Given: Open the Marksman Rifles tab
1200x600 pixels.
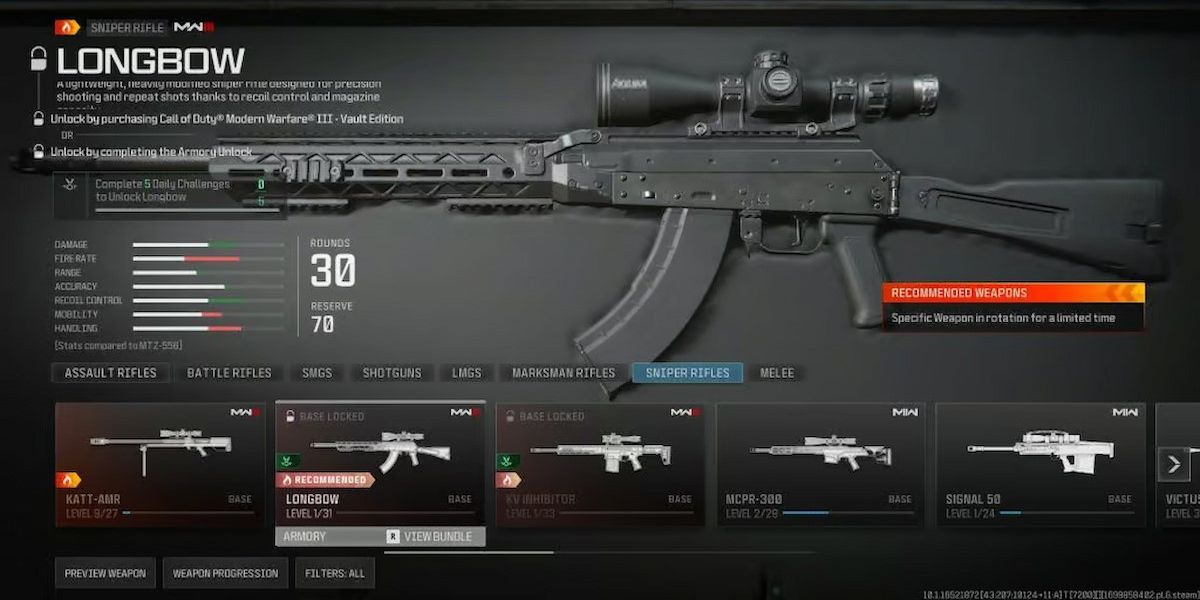Looking at the screenshot, I should [x=563, y=373].
